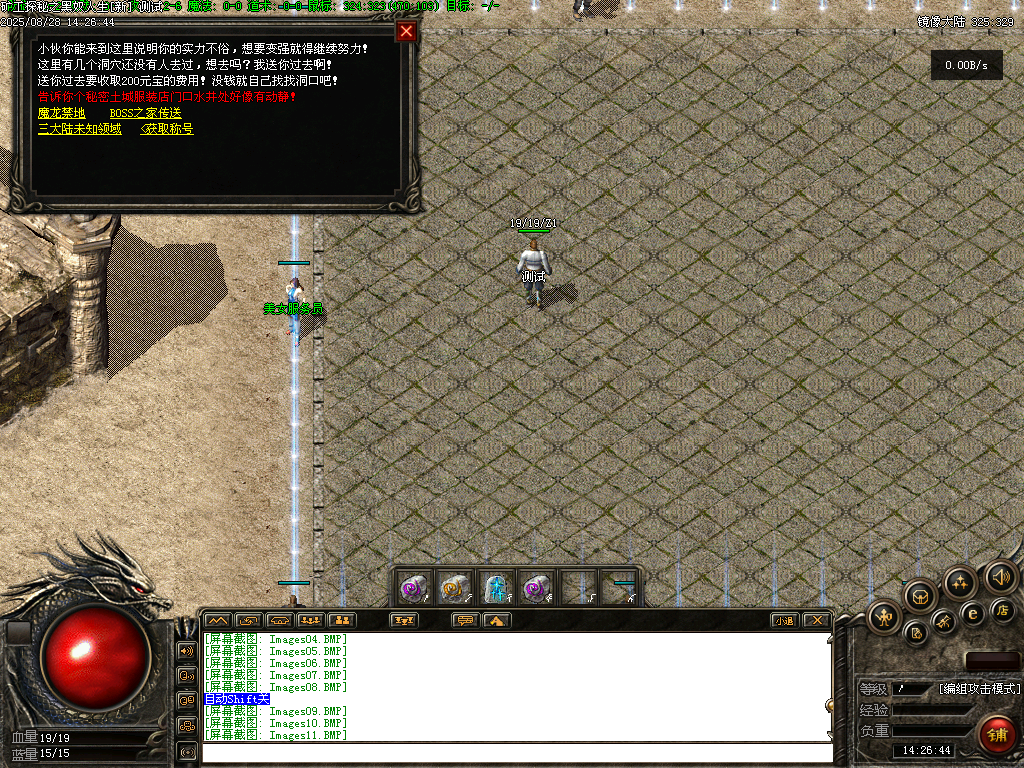Choose the 魔龙禁地 teleport option
Viewport: 1024px width, 768px height.
pos(62,113)
